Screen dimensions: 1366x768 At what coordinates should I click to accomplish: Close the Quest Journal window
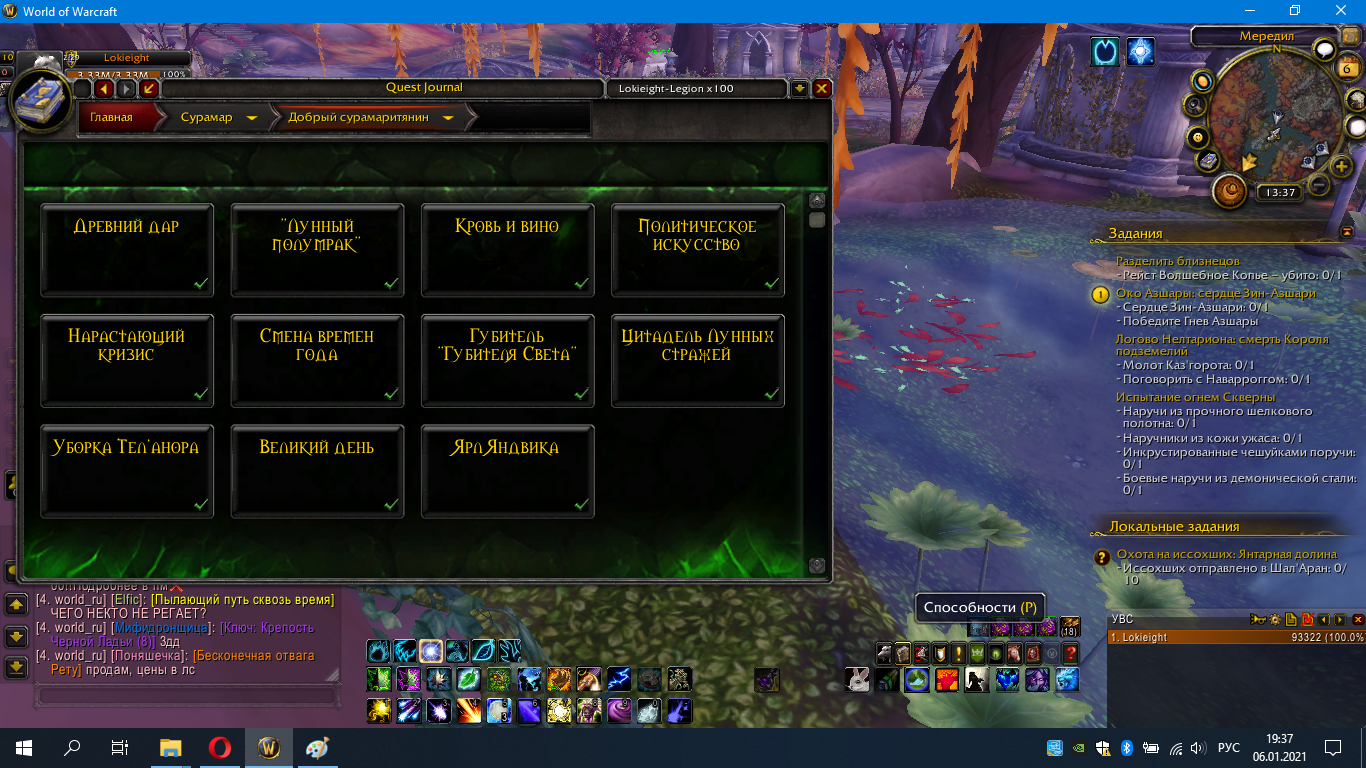coord(822,88)
